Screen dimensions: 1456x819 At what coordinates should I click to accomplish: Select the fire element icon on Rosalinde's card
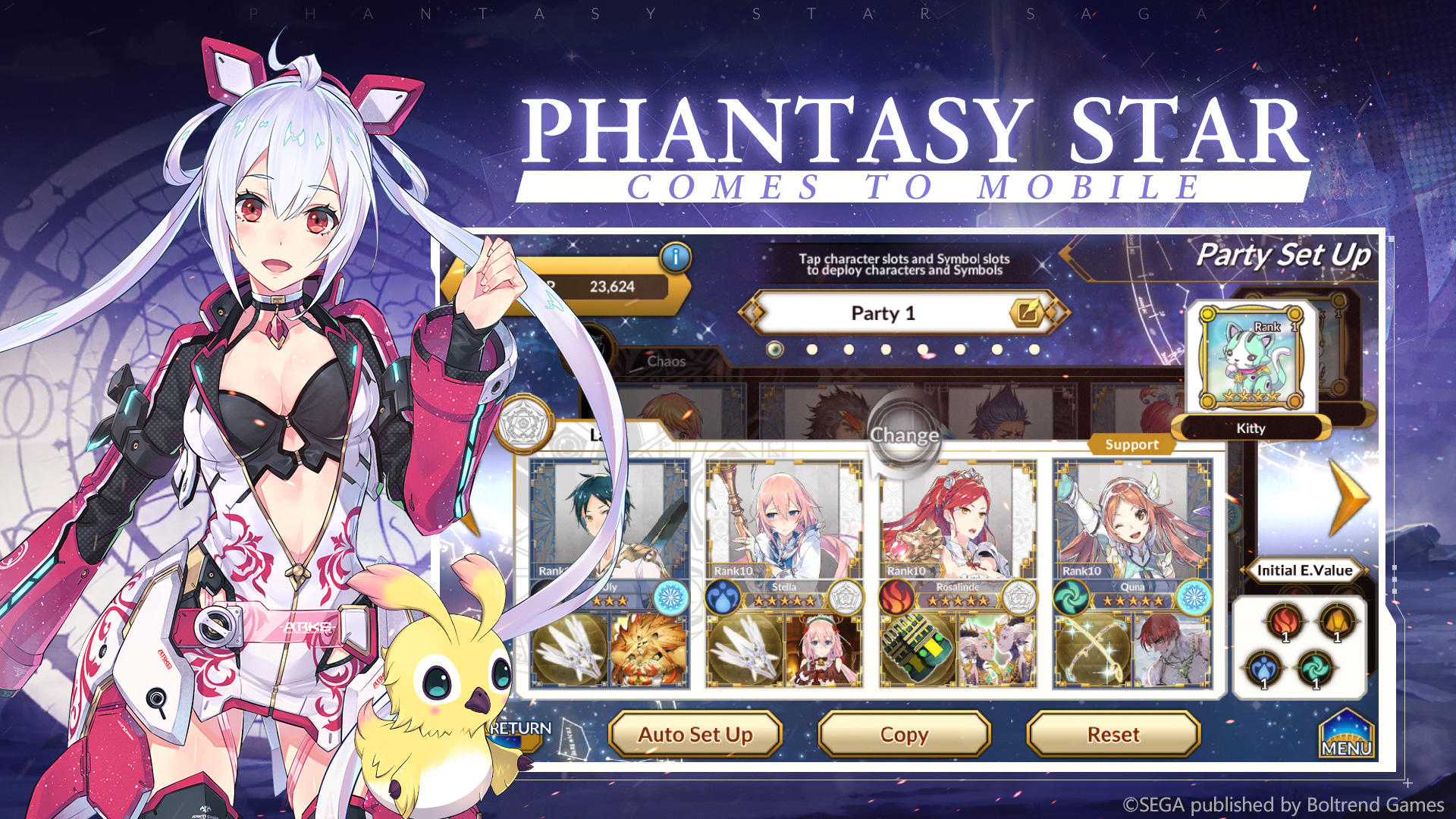[898, 596]
